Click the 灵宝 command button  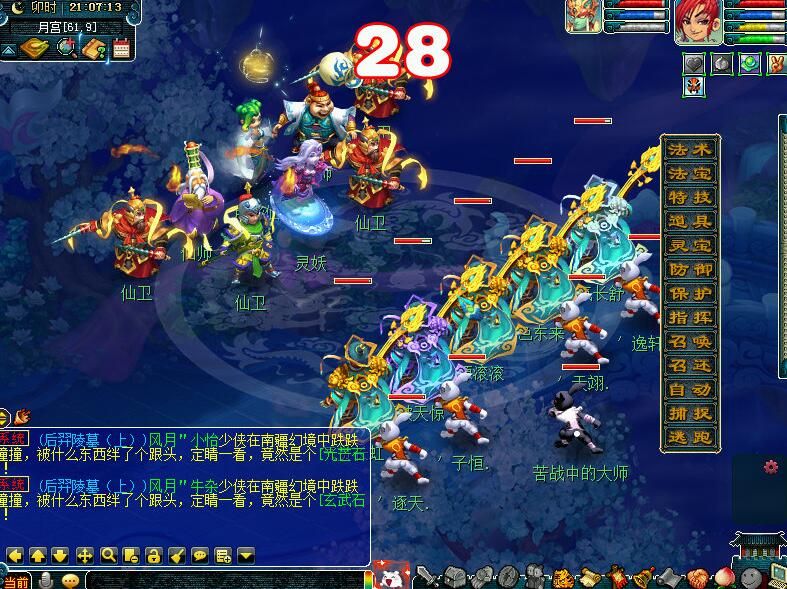691,246
